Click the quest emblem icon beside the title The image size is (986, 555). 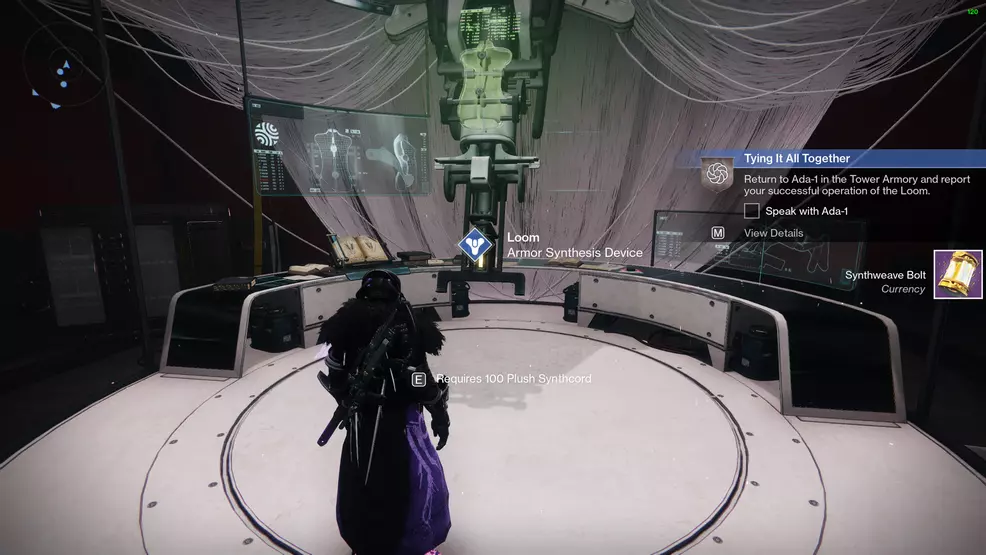click(717, 174)
